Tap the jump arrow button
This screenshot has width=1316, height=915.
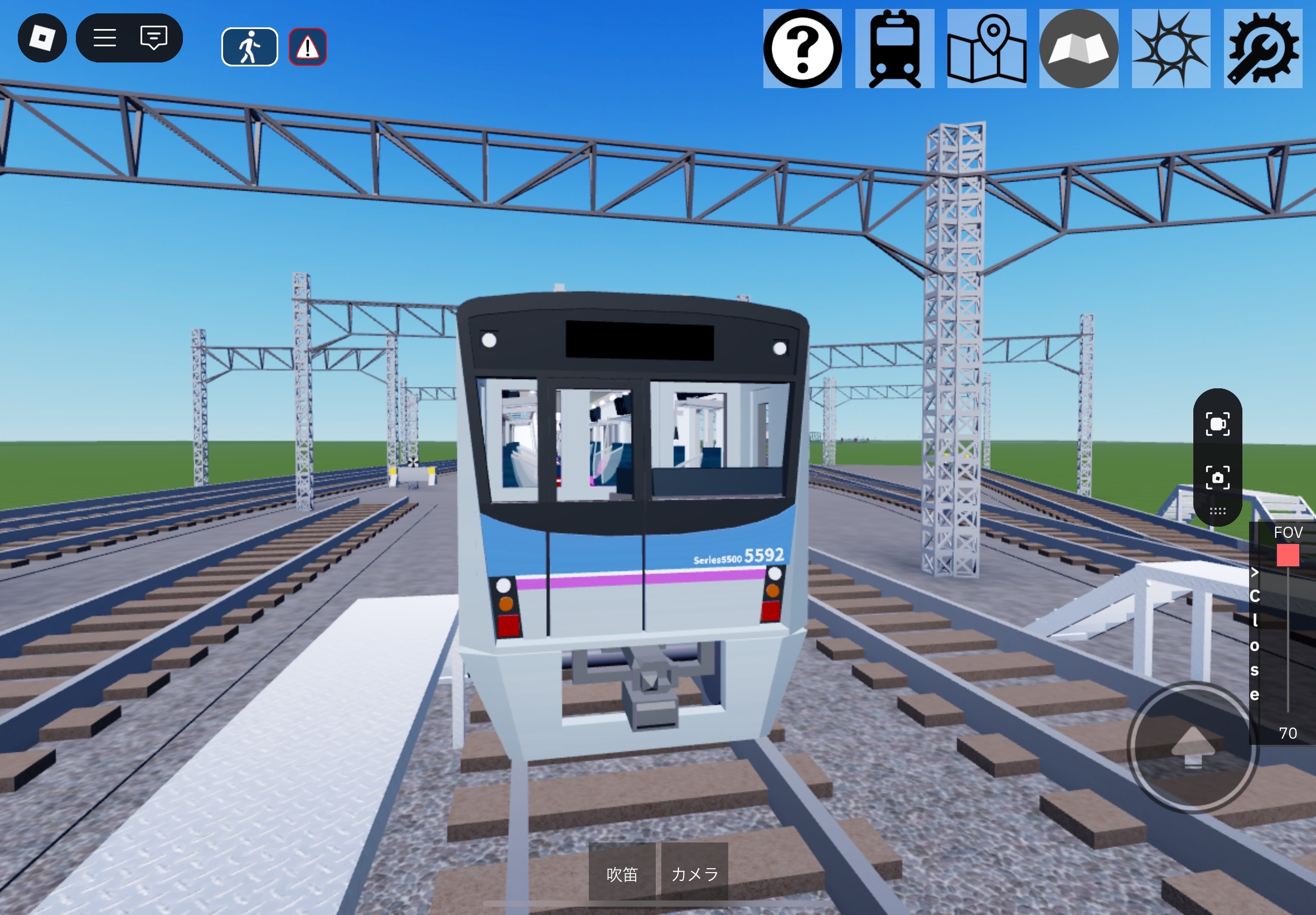(x=1193, y=747)
